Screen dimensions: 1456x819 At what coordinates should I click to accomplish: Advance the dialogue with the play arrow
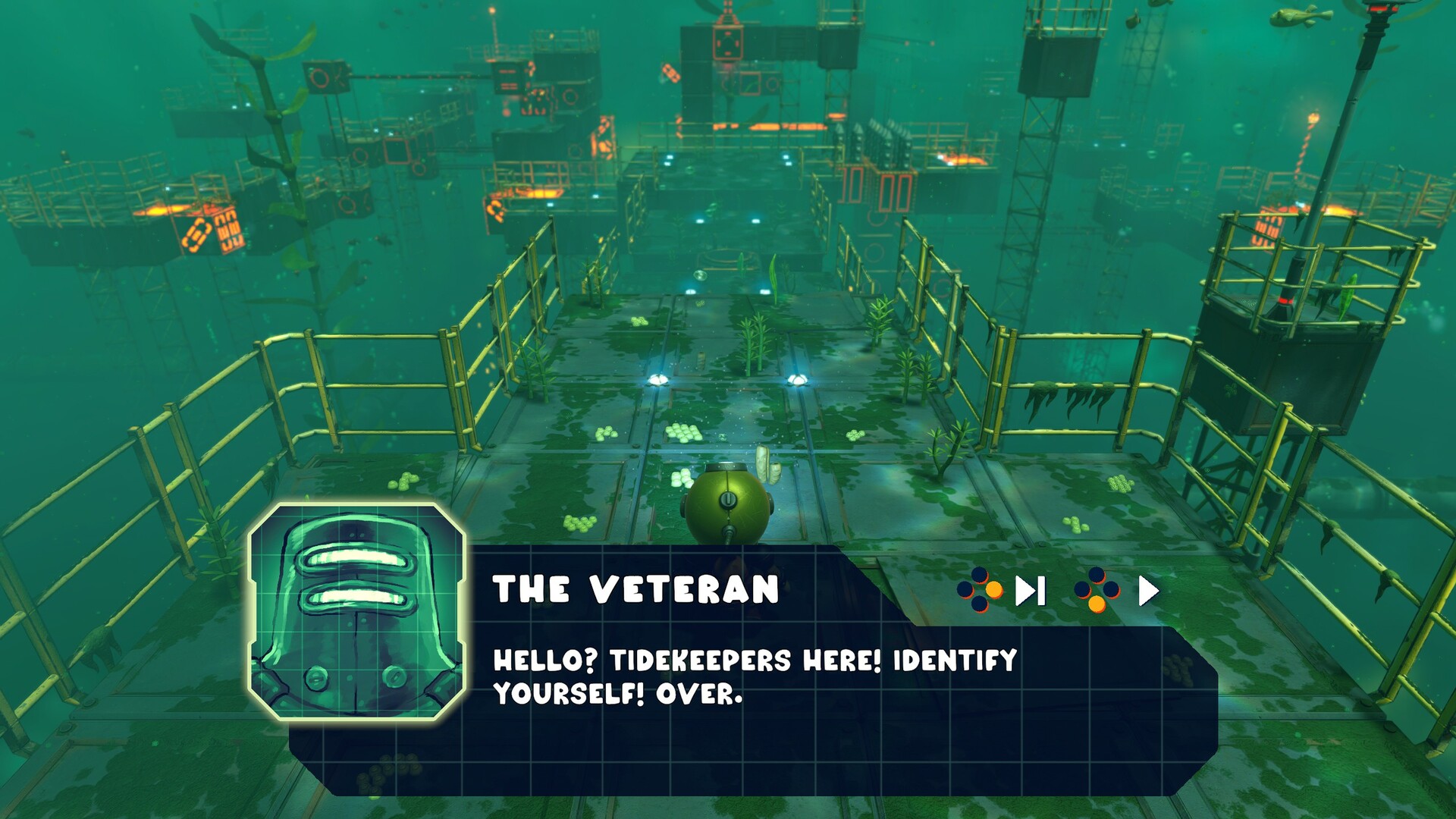coord(1148,591)
